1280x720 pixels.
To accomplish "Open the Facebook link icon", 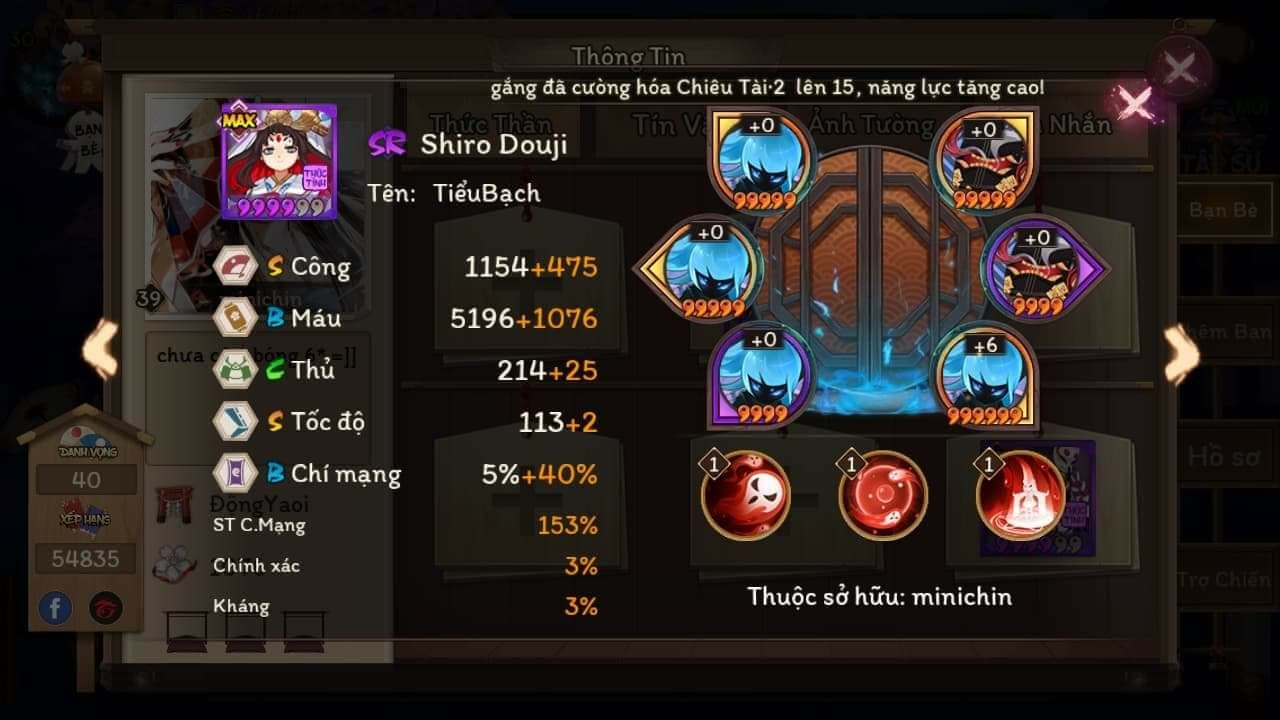I will pos(56,607).
